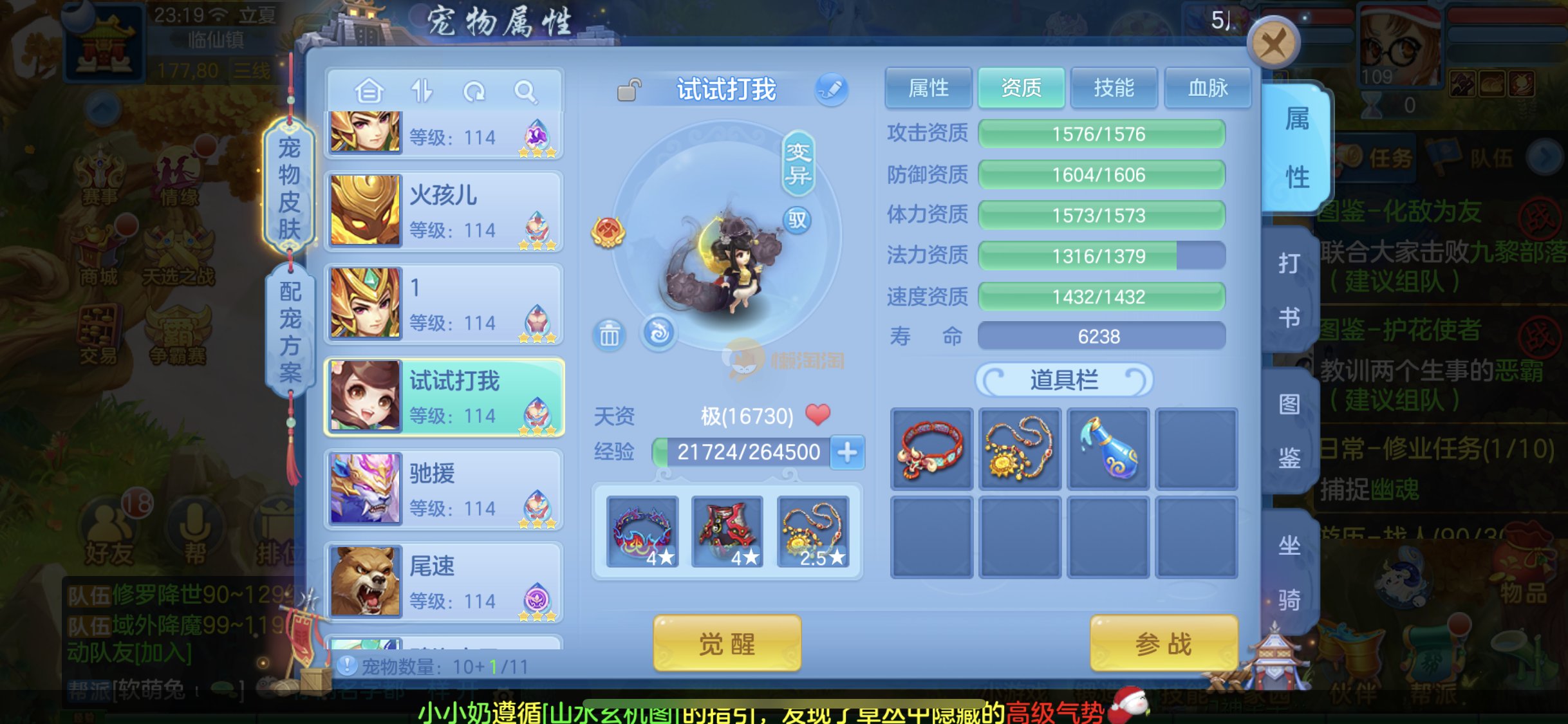This screenshot has width=1568, height=724.
Task: Switch to the 属性 tab
Action: pyautogui.click(x=928, y=88)
